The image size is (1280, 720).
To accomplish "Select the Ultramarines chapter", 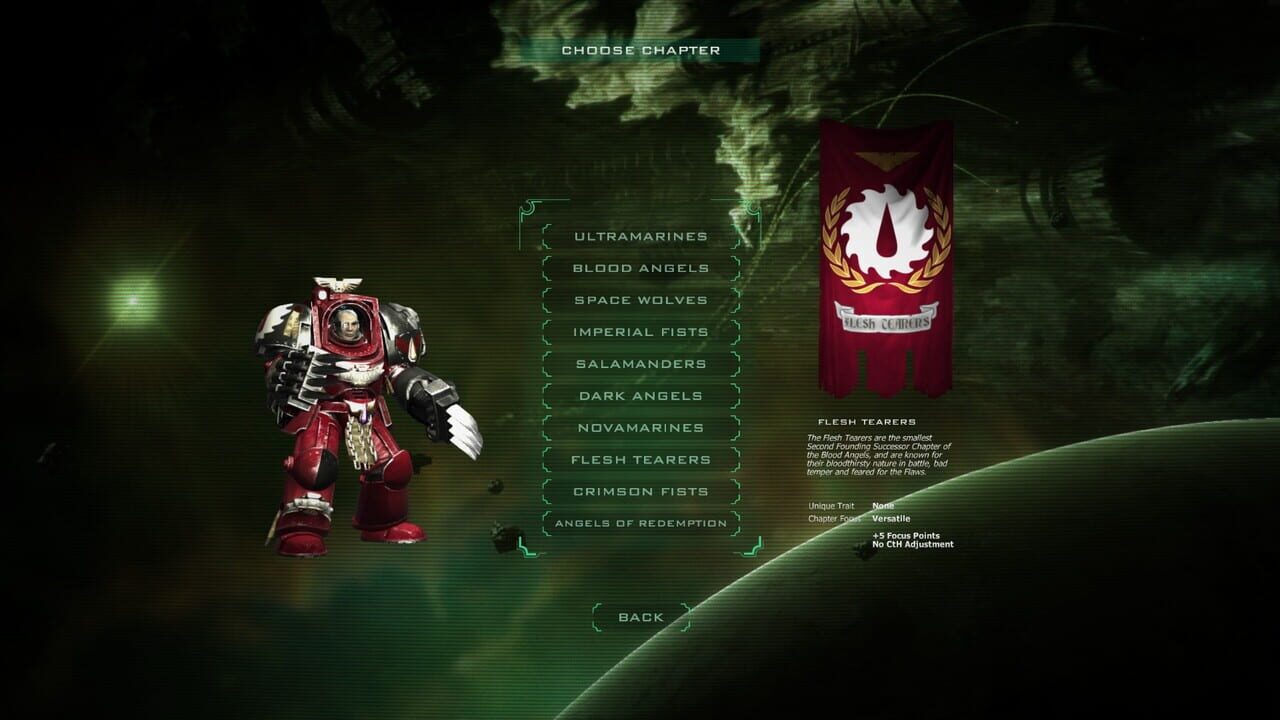I will pyautogui.click(x=640, y=237).
